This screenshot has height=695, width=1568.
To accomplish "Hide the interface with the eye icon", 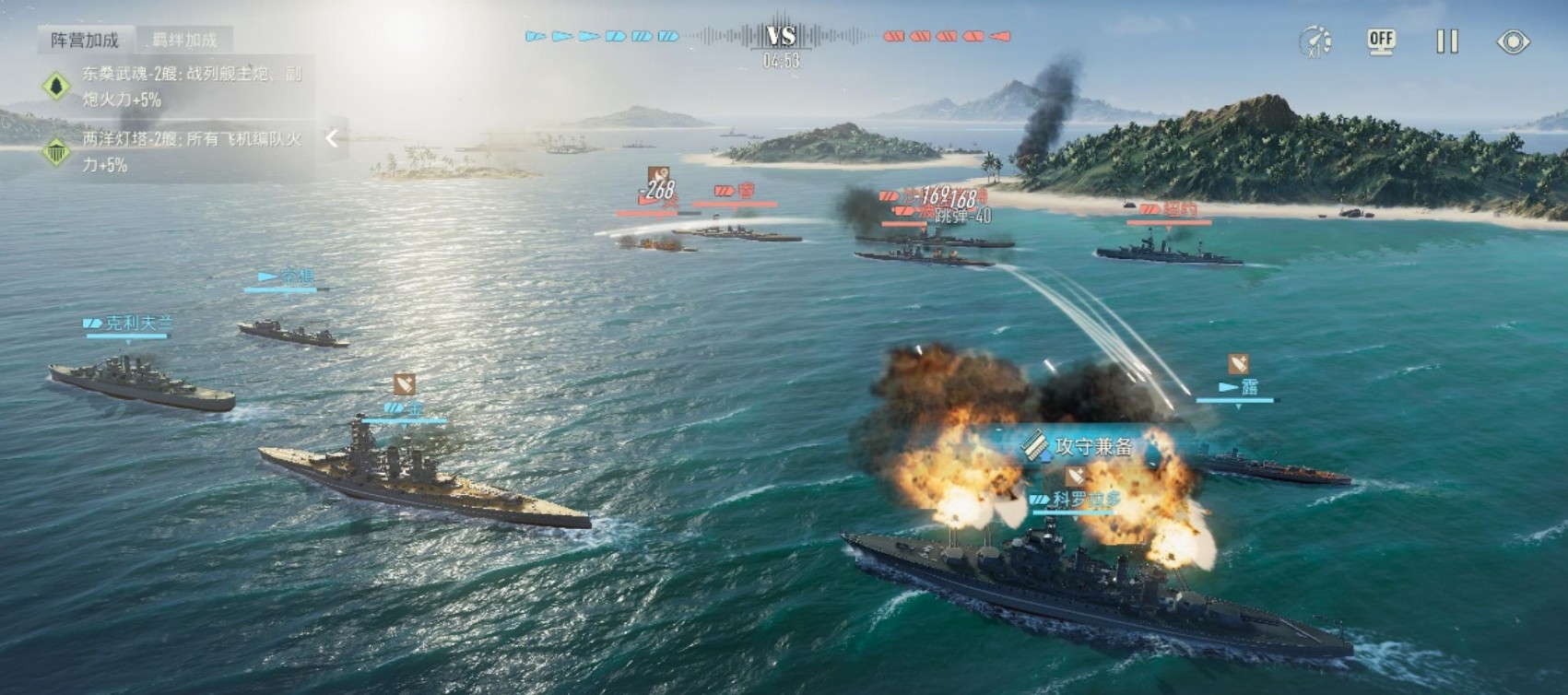I will tap(1513, 41).
